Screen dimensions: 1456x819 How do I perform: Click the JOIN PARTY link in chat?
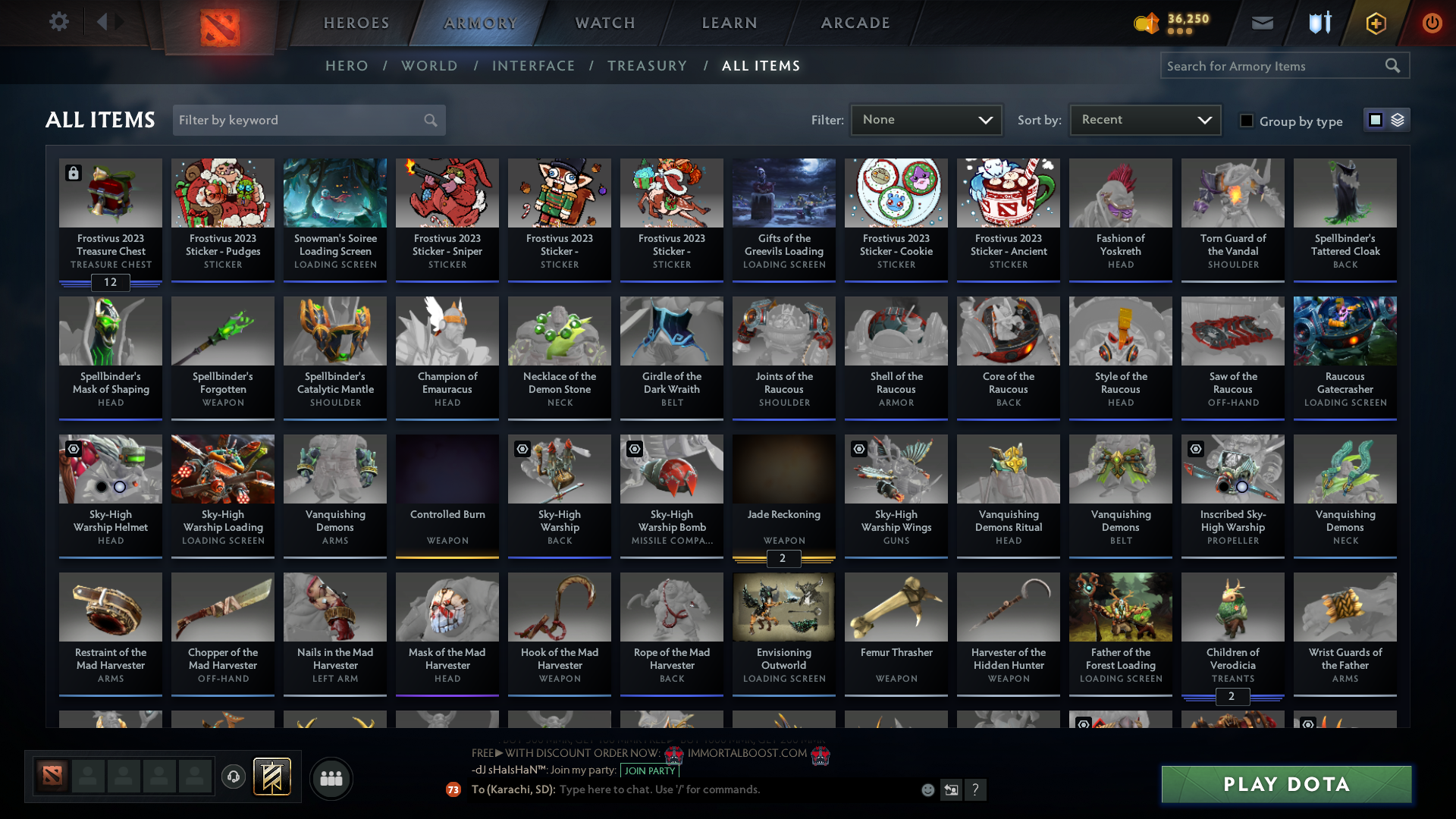648,770
